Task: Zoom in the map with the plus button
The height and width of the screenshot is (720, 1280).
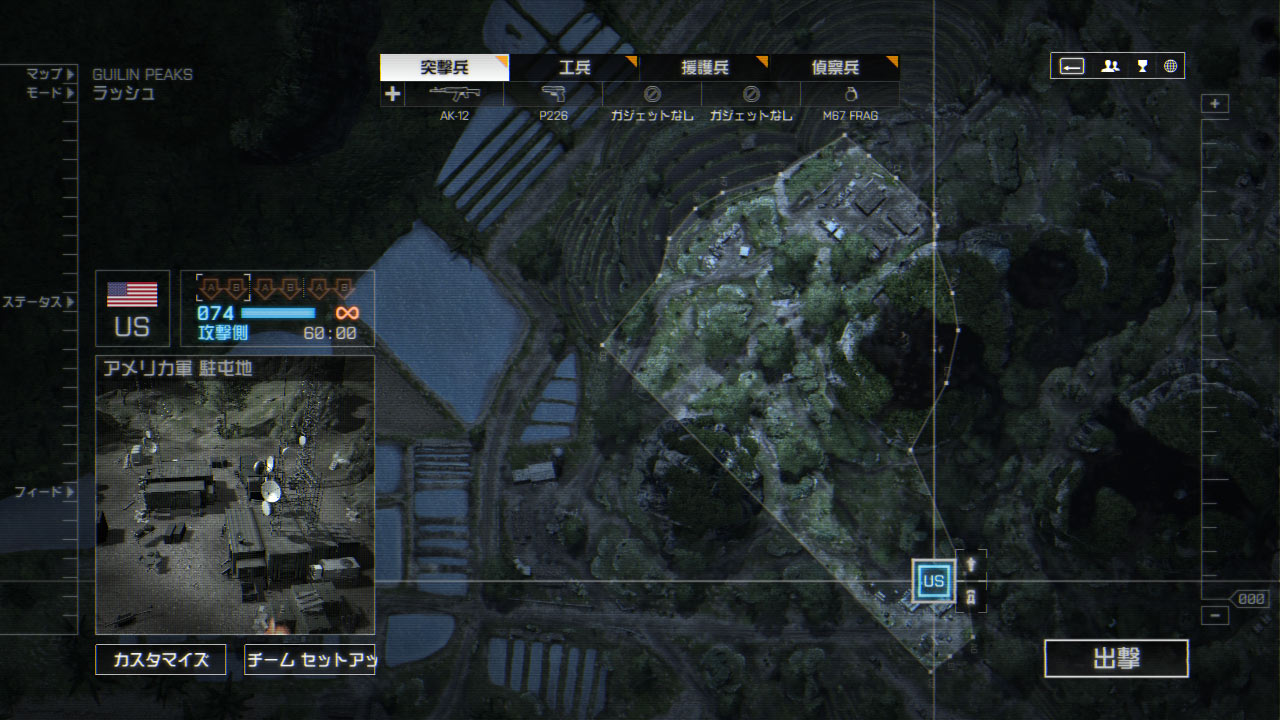Action: (1215, 104)
